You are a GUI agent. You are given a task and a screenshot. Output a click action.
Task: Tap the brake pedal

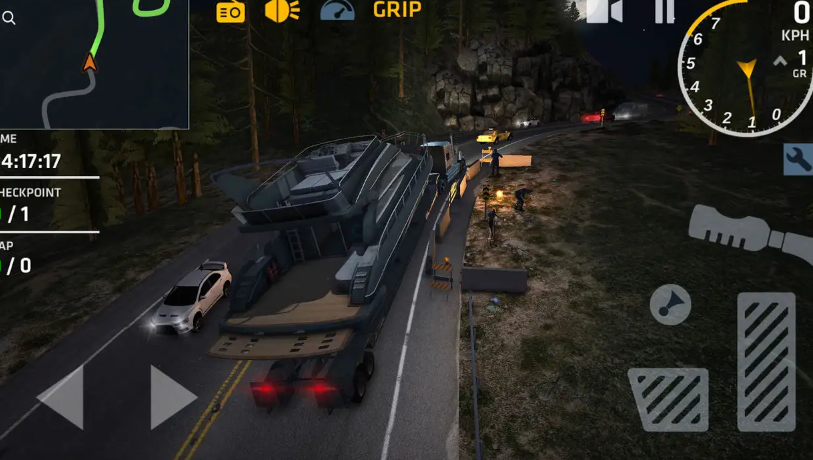point(668,399)
